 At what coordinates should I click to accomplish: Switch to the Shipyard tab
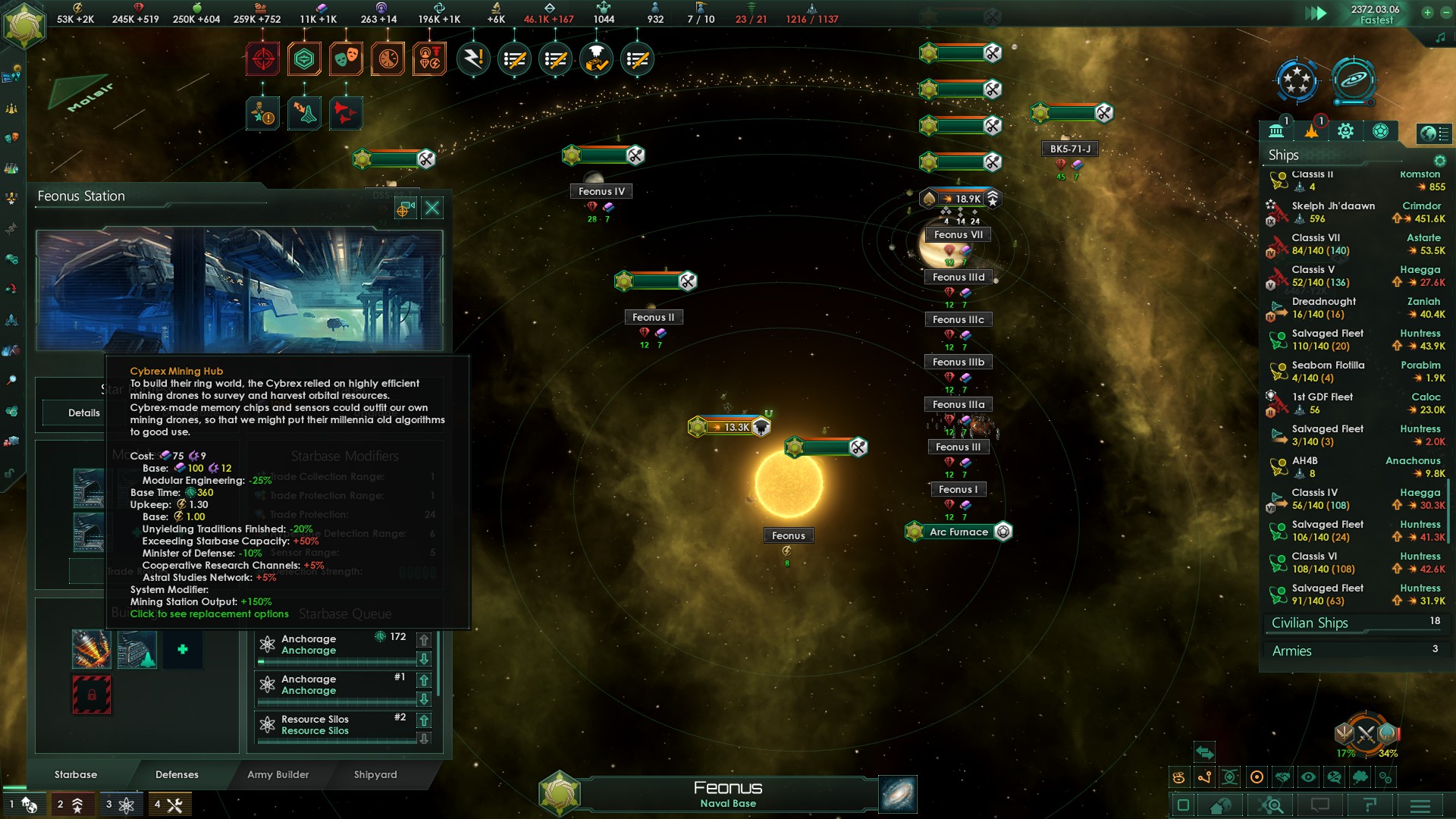pyautogui.click(x=375, y=774)
